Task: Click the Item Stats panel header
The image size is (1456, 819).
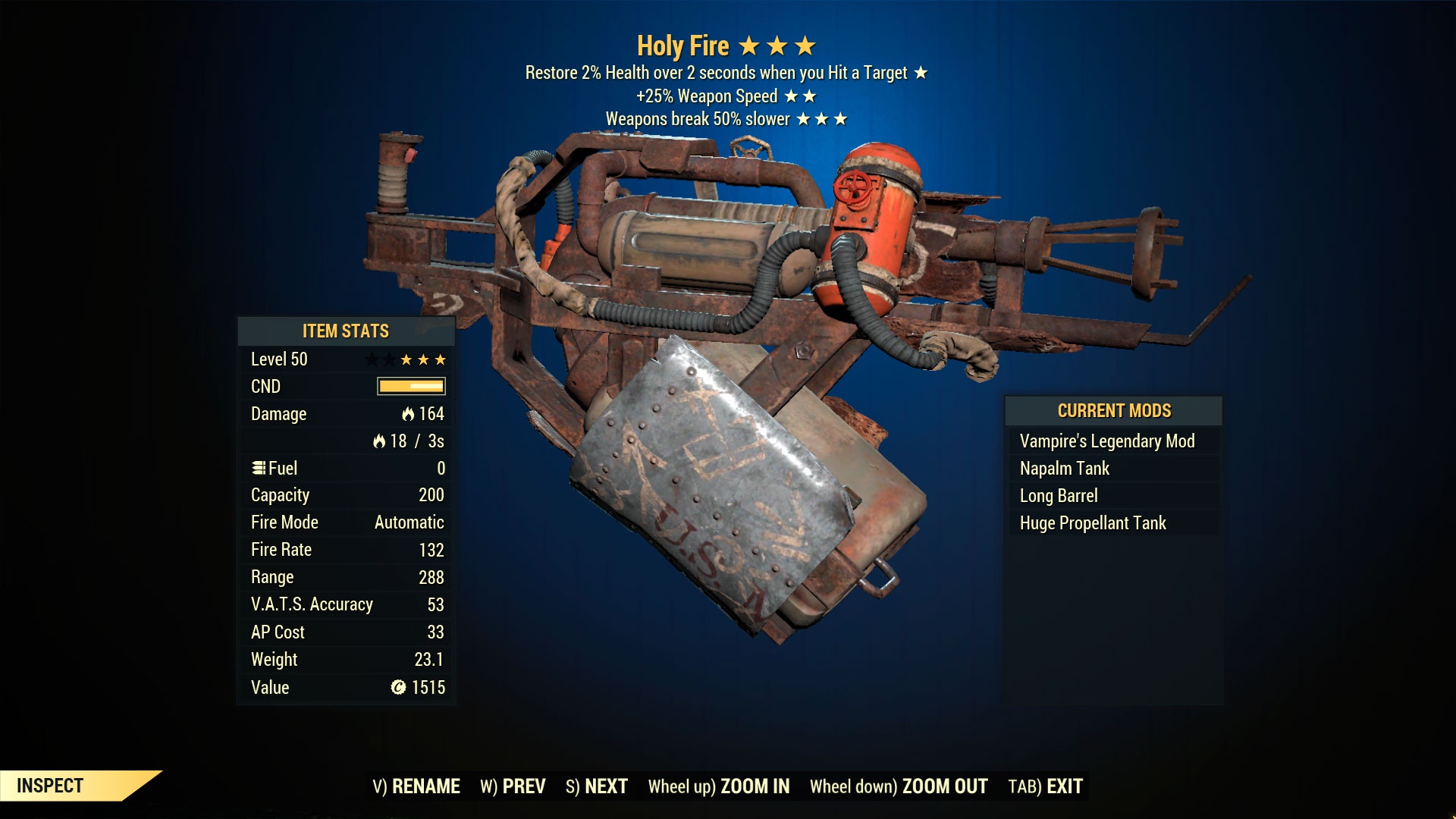Action: [x=345, y=331]
